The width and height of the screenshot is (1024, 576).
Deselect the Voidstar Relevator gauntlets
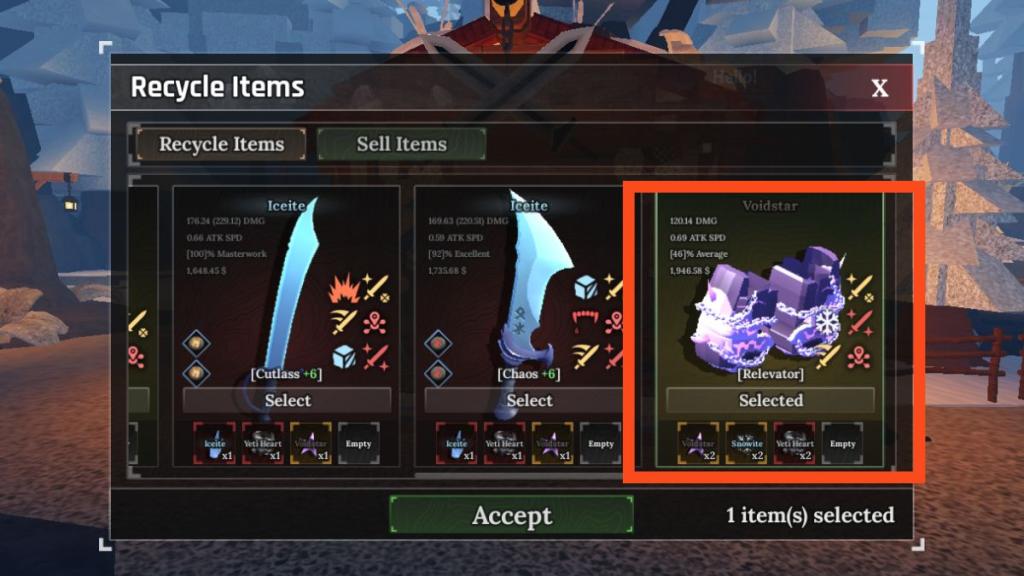[x=770, y=400]
